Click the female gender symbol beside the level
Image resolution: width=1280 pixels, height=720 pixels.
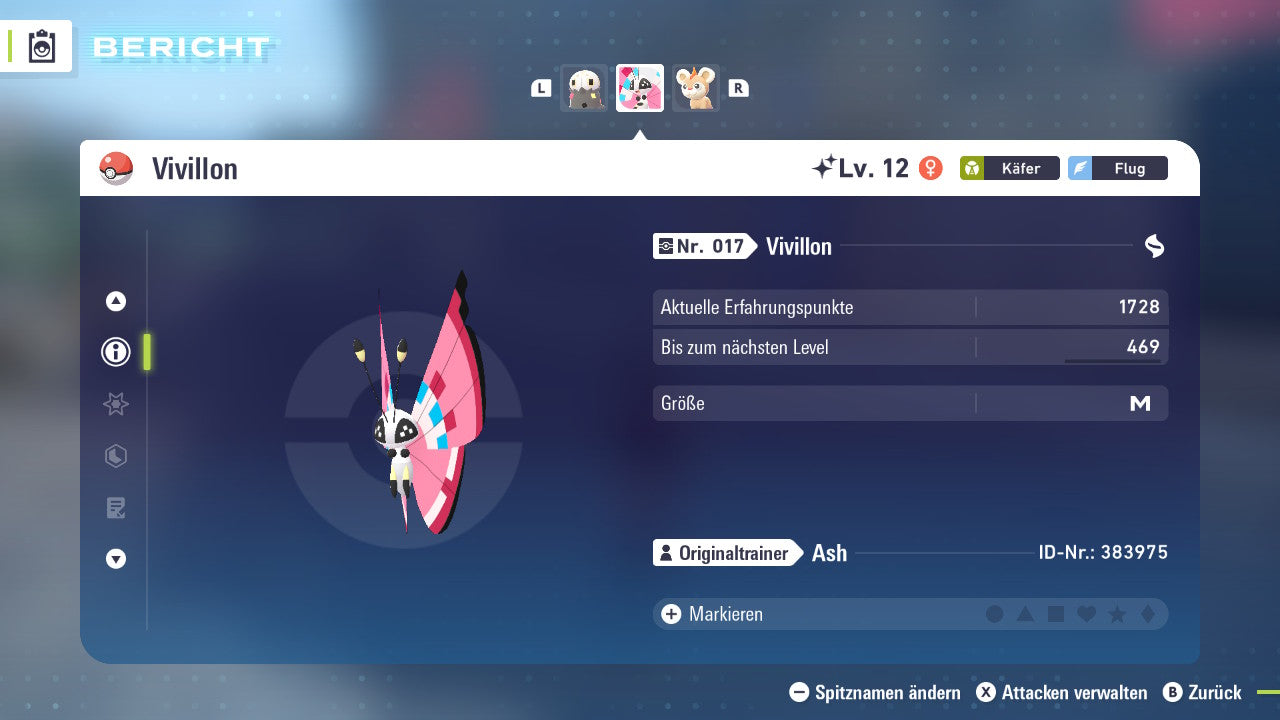[x=929, y=168]
